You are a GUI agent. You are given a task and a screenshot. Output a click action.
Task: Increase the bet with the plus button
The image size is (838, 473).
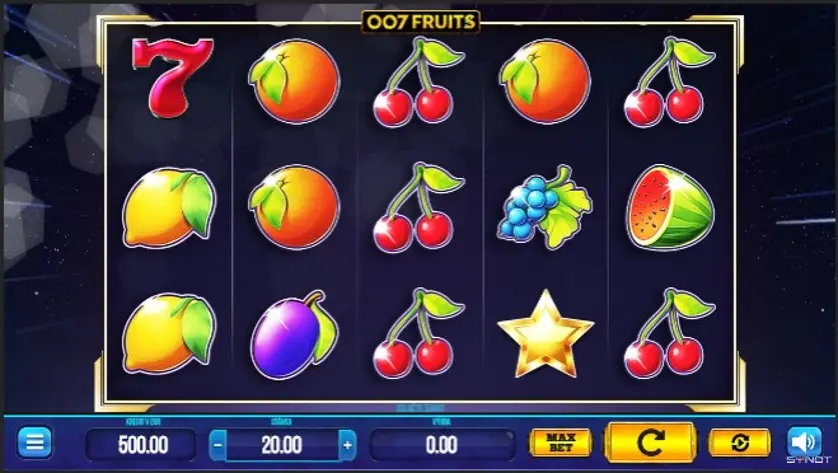347,443
